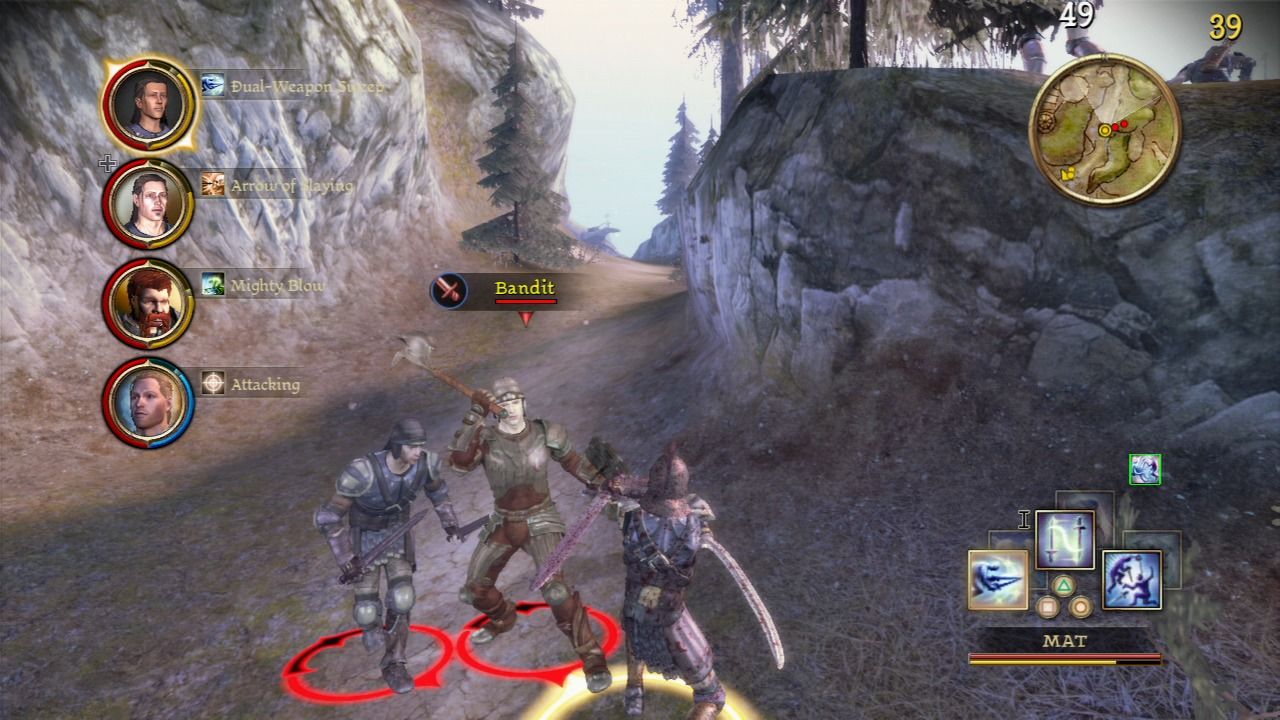
Task: Target the Bandit by clicking its nameplate
Action: pyautogui.click(x=524, y=288)
